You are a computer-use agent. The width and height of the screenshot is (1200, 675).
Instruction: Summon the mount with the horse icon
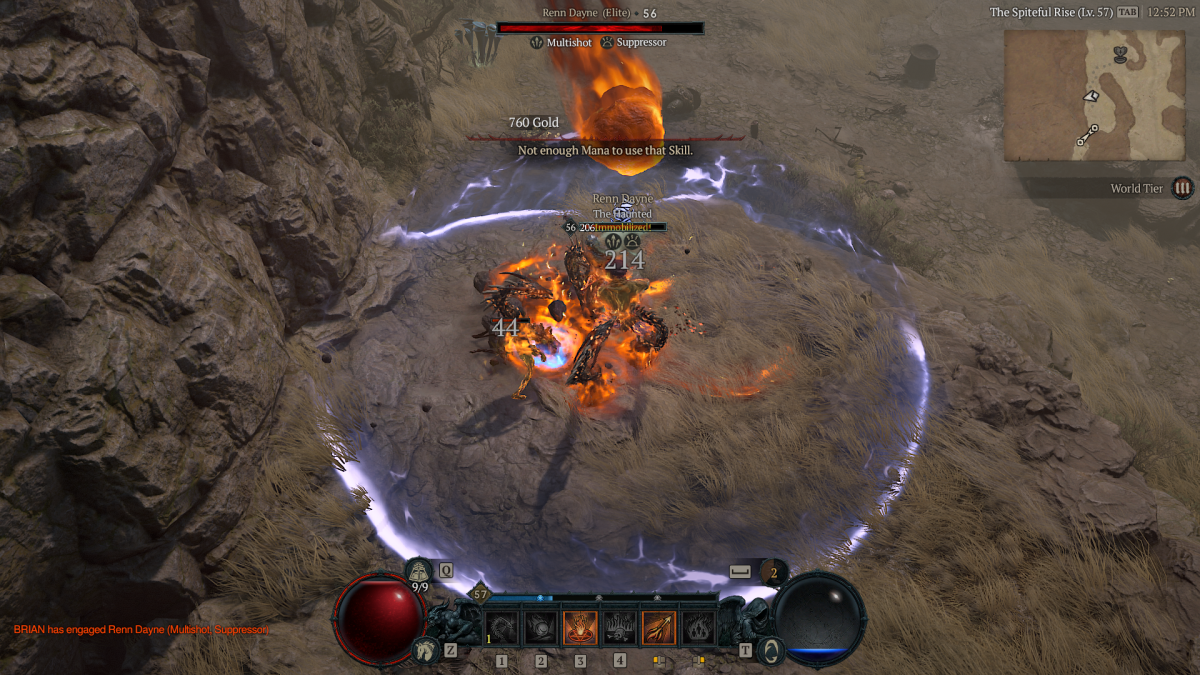(x=423, y=650)
